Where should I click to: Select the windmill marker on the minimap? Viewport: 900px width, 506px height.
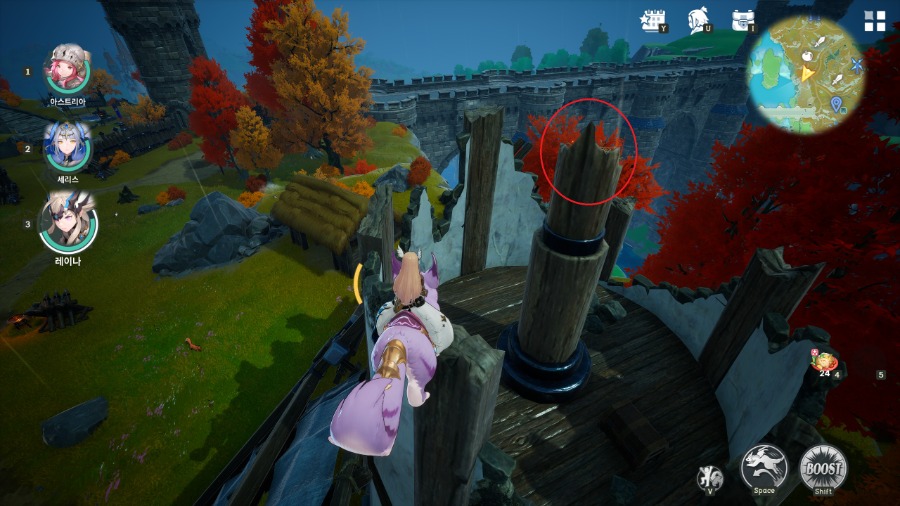click(857, 65)
